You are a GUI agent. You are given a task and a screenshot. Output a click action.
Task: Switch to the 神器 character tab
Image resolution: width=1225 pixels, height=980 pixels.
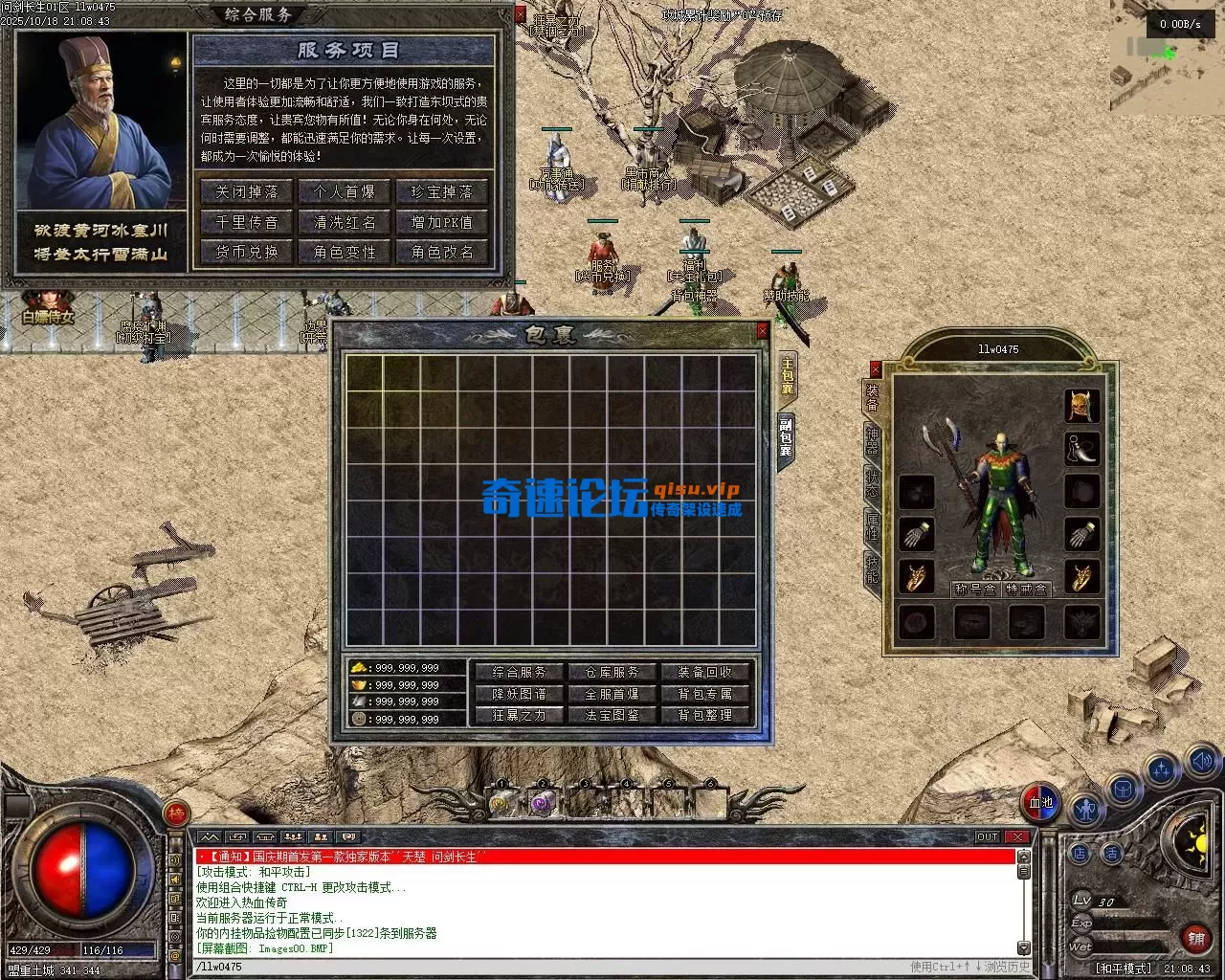(x=872, y=439)
